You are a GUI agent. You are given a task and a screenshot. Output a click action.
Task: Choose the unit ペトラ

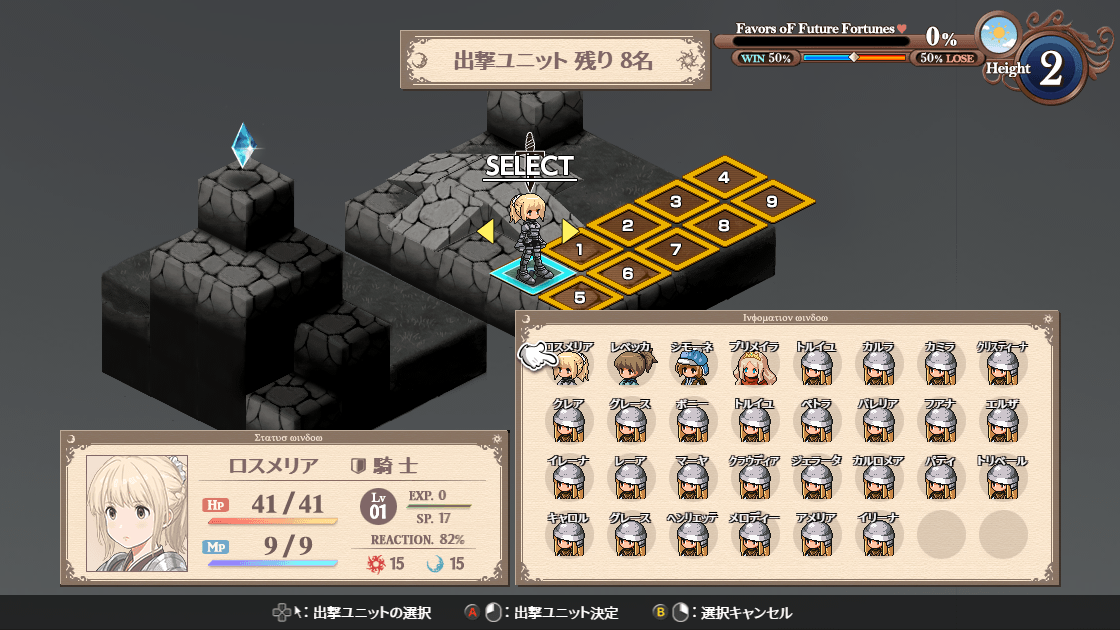tap(817, 423)
